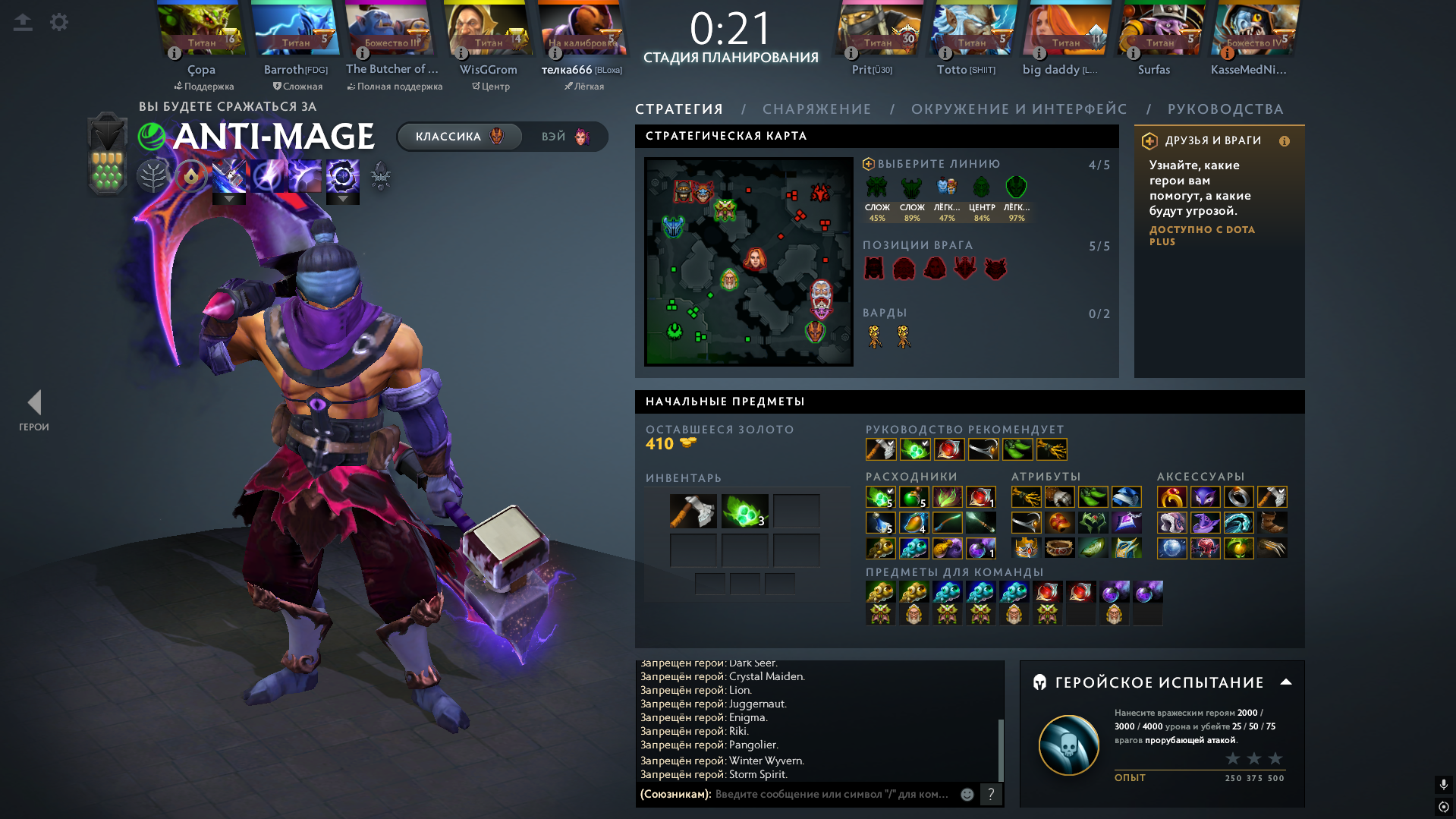
Task: Click the chat help question mark button
Action: pyautogui.click(x=990, y=794)
